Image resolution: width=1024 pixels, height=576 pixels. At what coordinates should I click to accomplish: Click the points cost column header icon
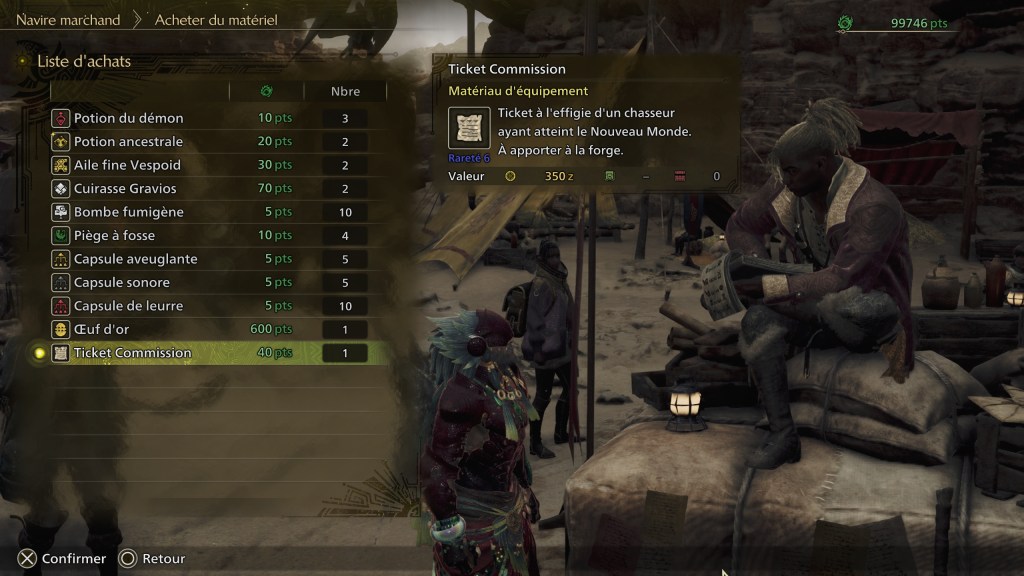(x=266, y=91)
